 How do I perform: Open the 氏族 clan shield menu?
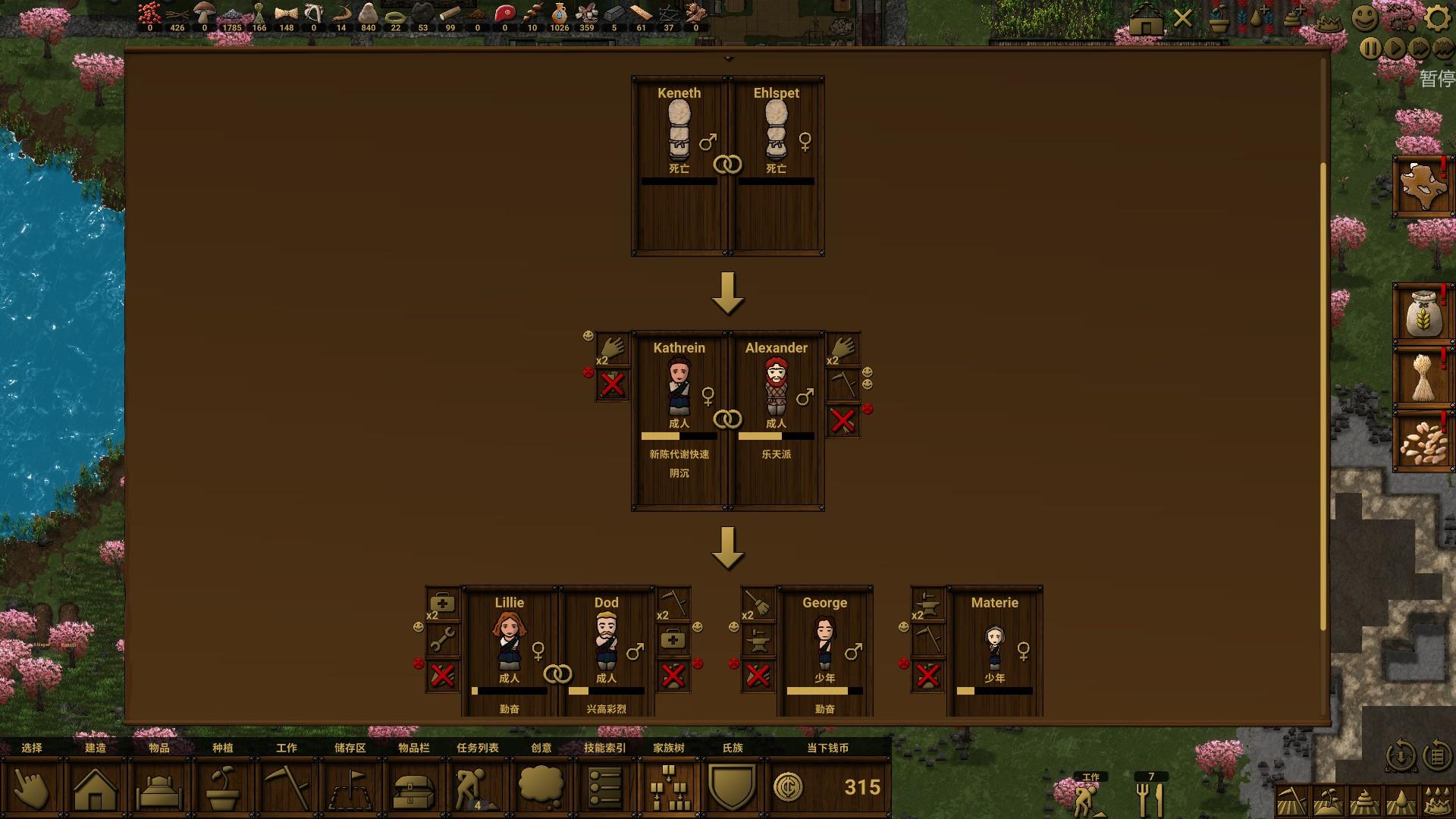pyautogui.click(x=732, y=788)
